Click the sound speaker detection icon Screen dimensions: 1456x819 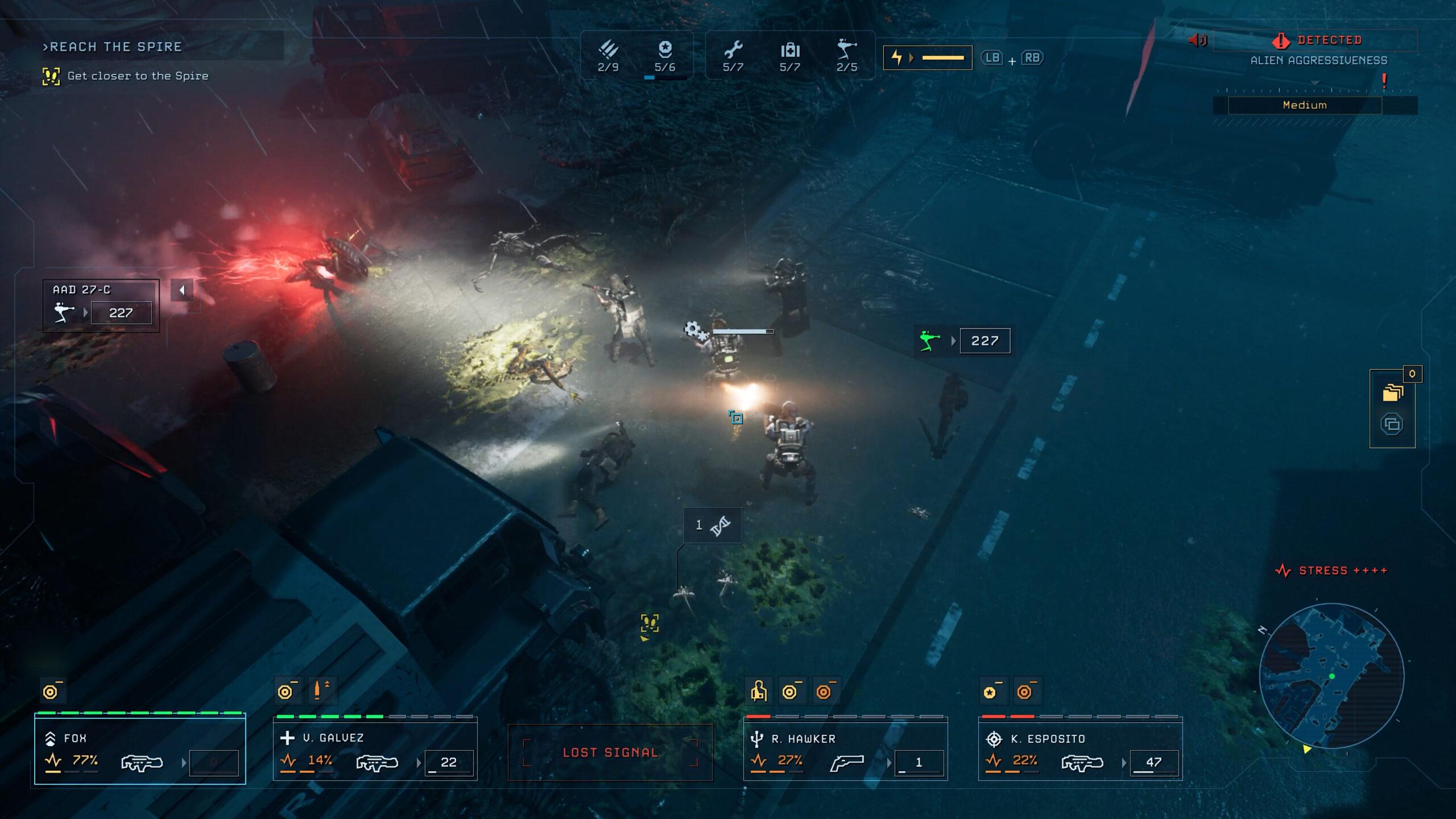(x=1198, y=40)
